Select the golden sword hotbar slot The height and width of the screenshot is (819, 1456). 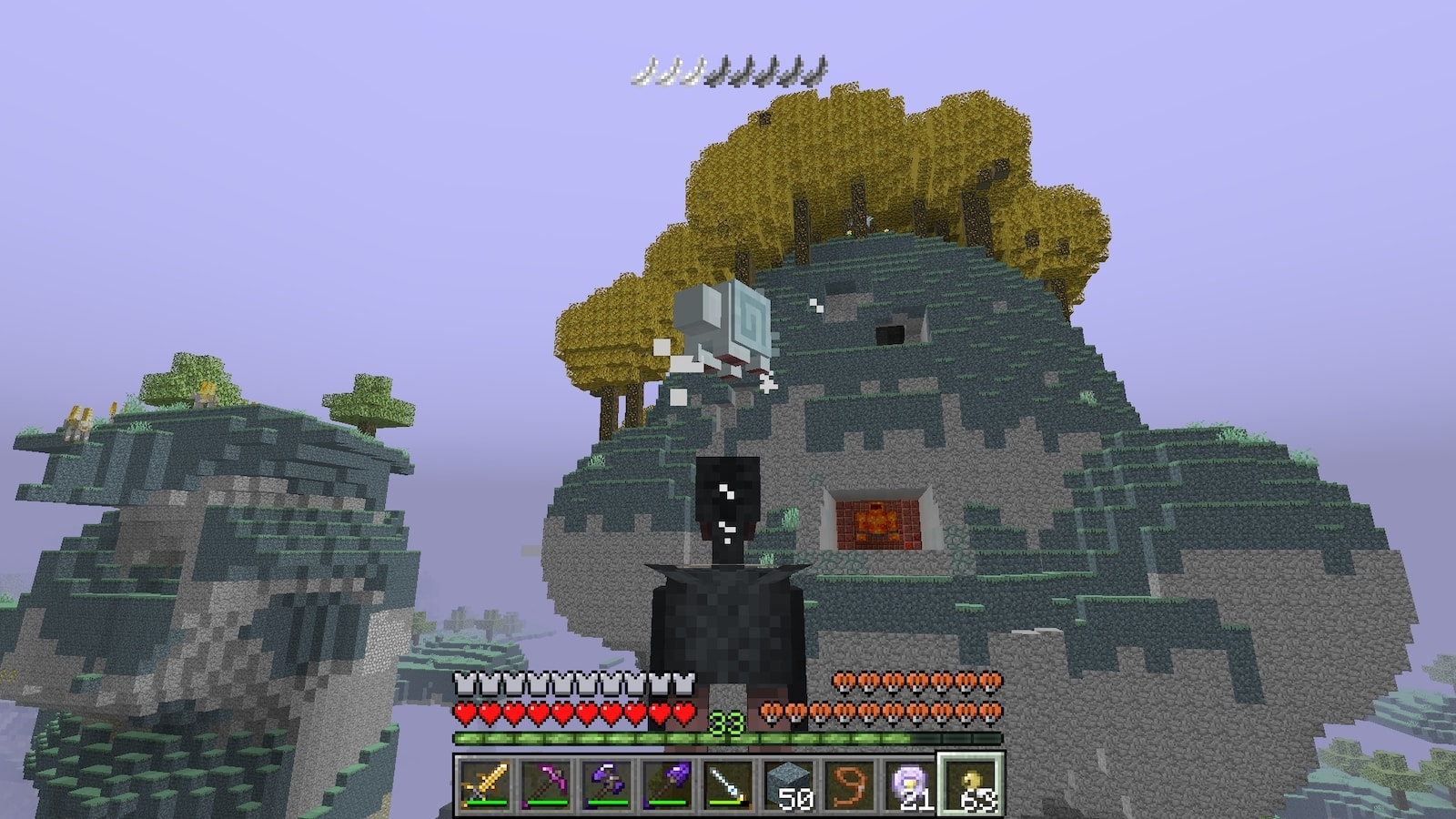pyautogui.click(x=485, y=784)
